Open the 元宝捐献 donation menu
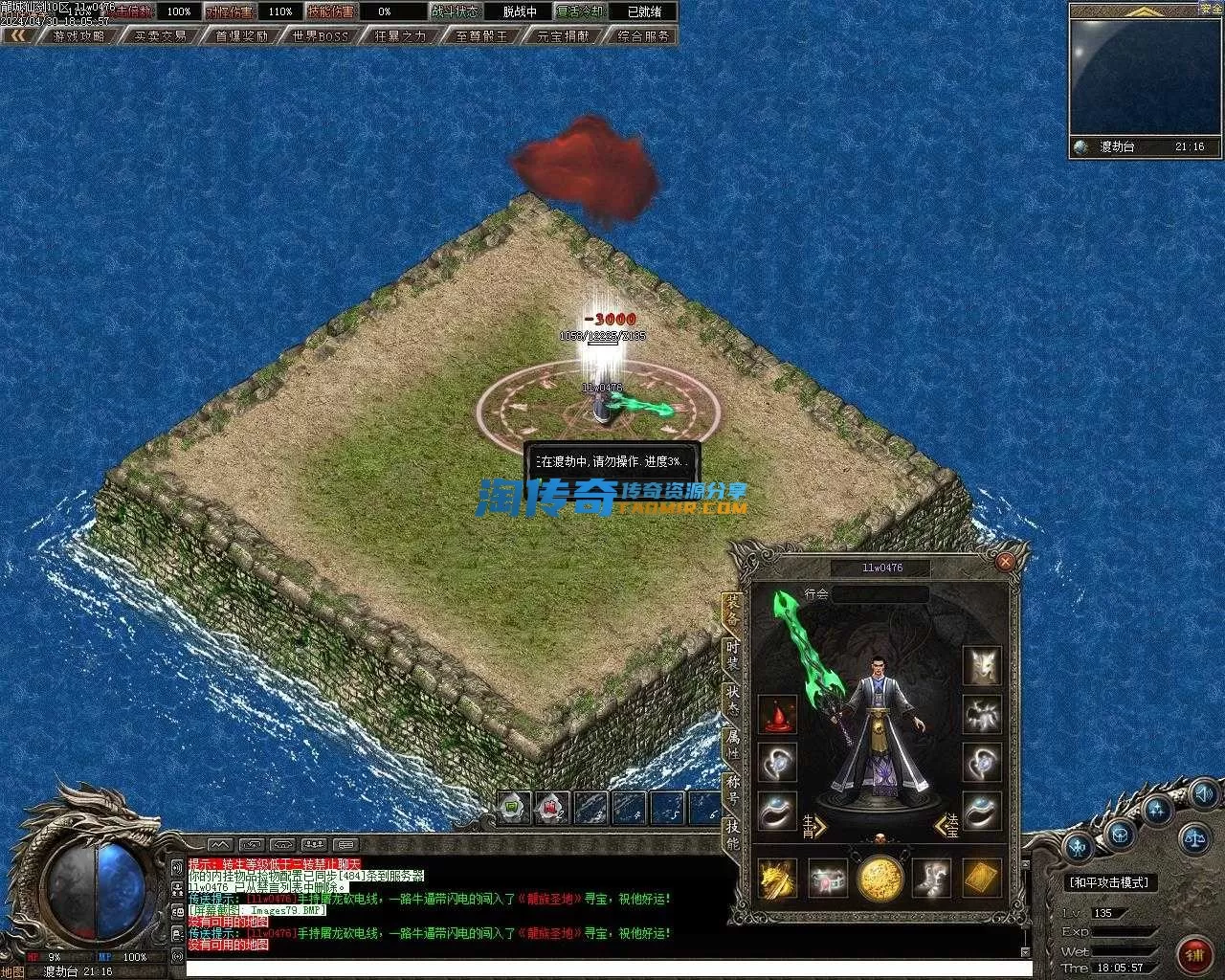This screenshot has height=980, width=1225. (x=563, y=35)
